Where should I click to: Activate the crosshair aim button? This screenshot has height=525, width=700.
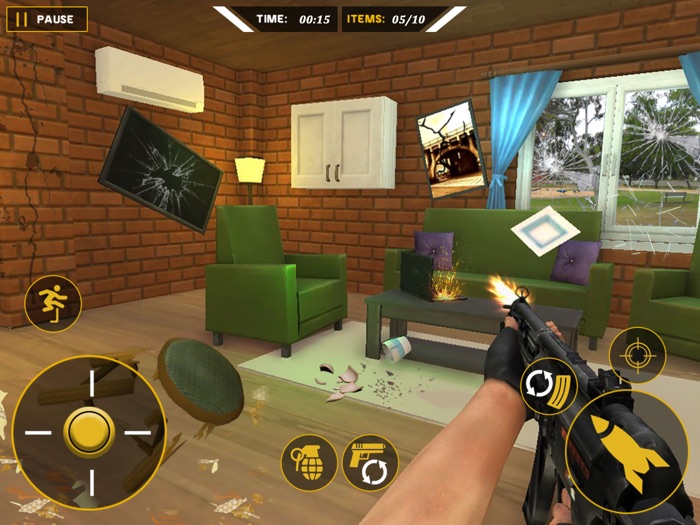pyautogui.click(x=637, y=355)
